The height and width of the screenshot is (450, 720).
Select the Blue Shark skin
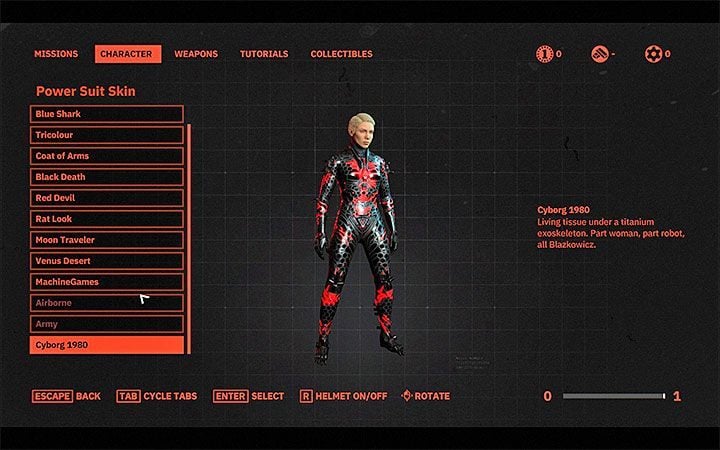click(107, 114)
